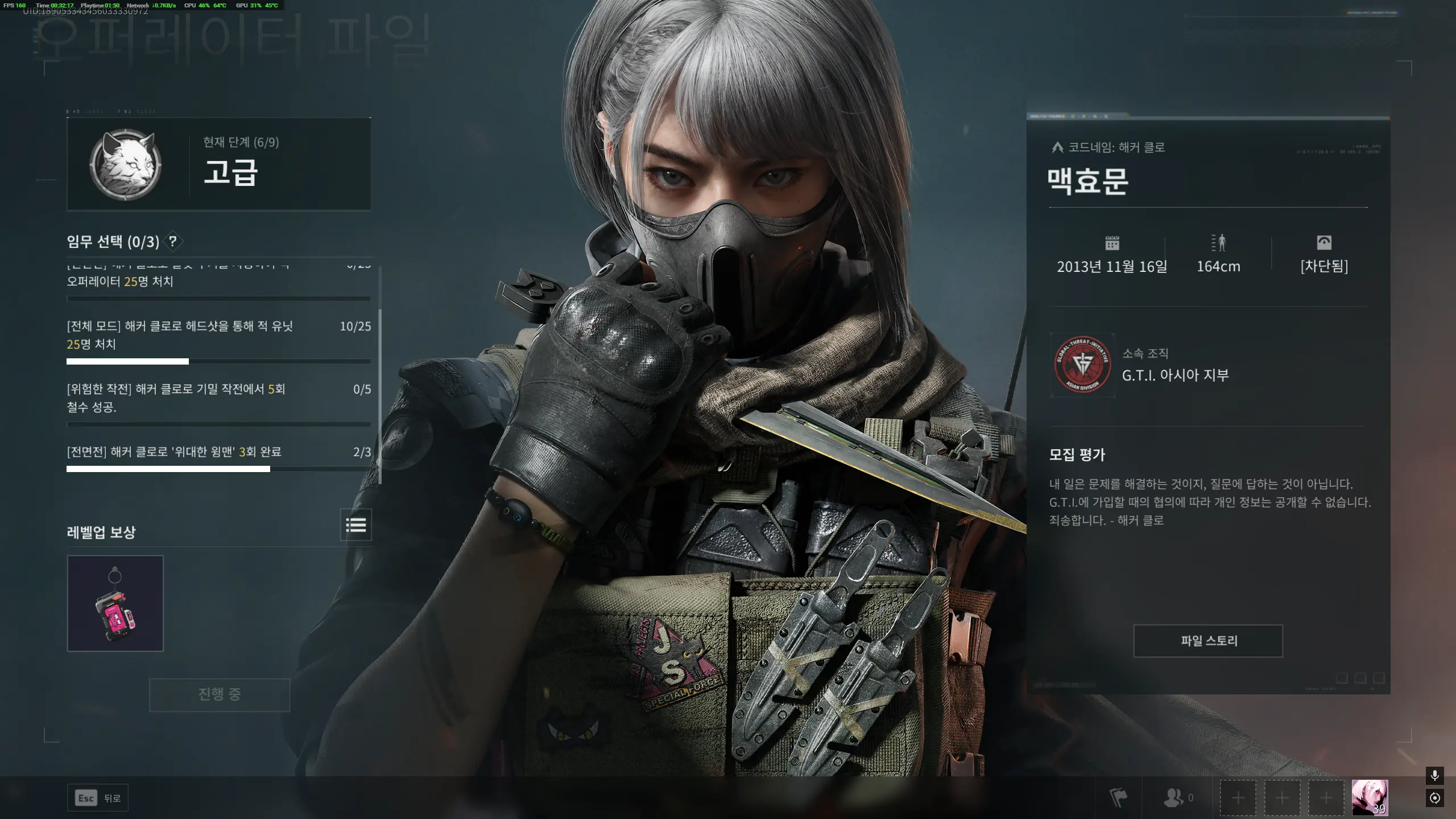1456x819 pixels.
Task: Click the pink reward item thumbnail
Action: 115,603
